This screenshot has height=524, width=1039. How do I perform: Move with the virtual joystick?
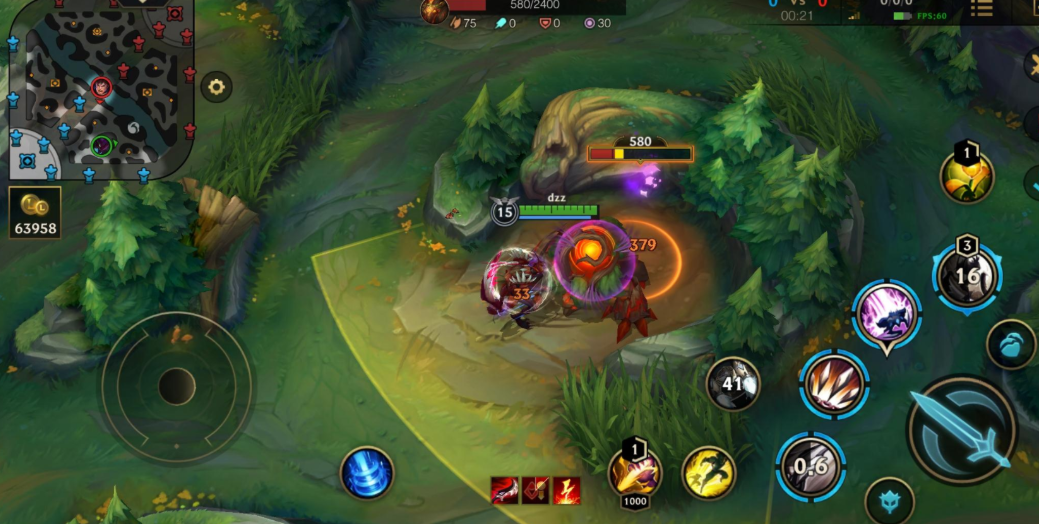176,385
